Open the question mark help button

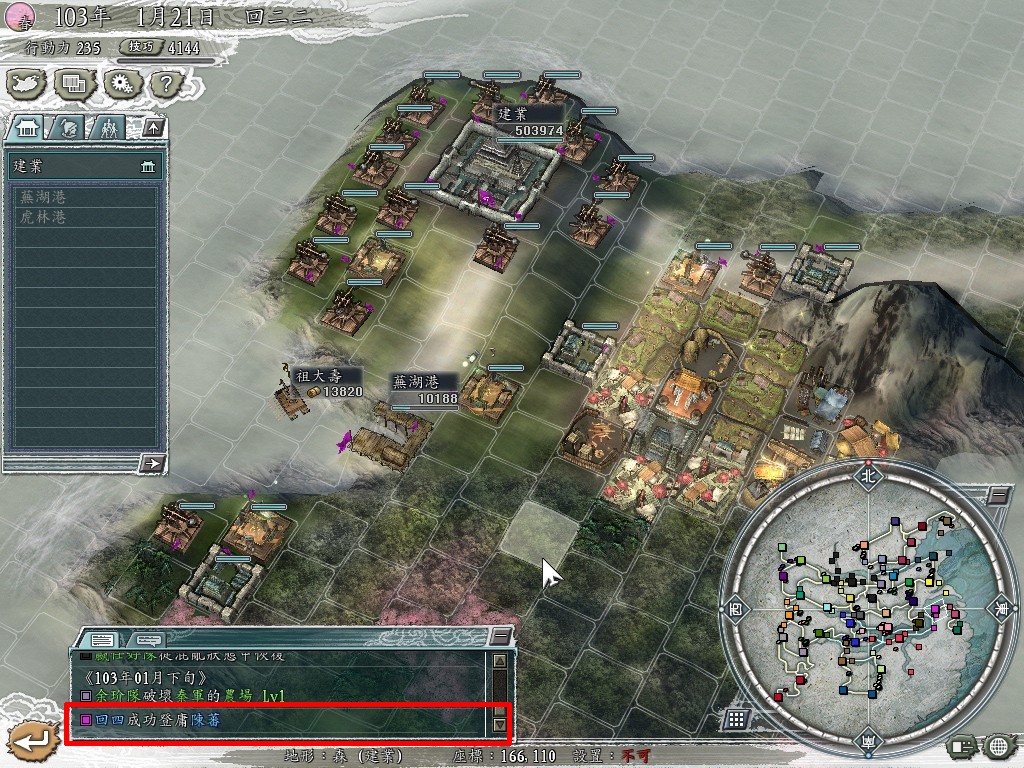click(163, 85)
